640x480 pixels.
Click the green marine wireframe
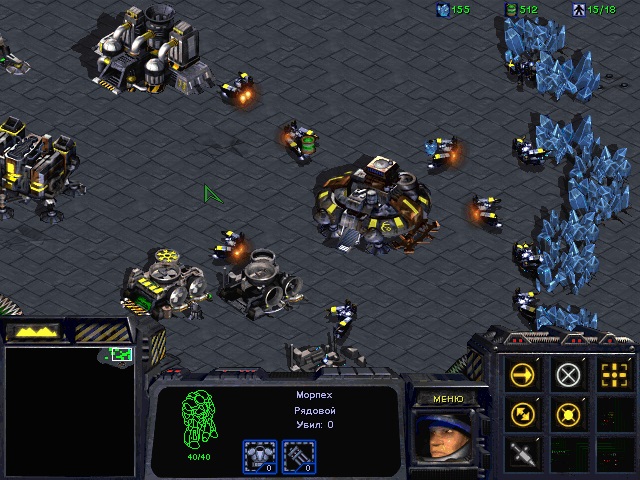point(199,419)
